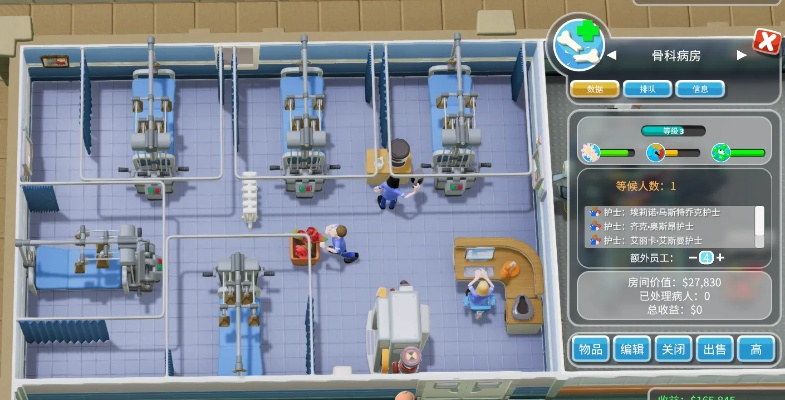The width and height of the screenshot is (785, 400).
Task: Click the 编辑 edit room button
Action: (632, 349)
